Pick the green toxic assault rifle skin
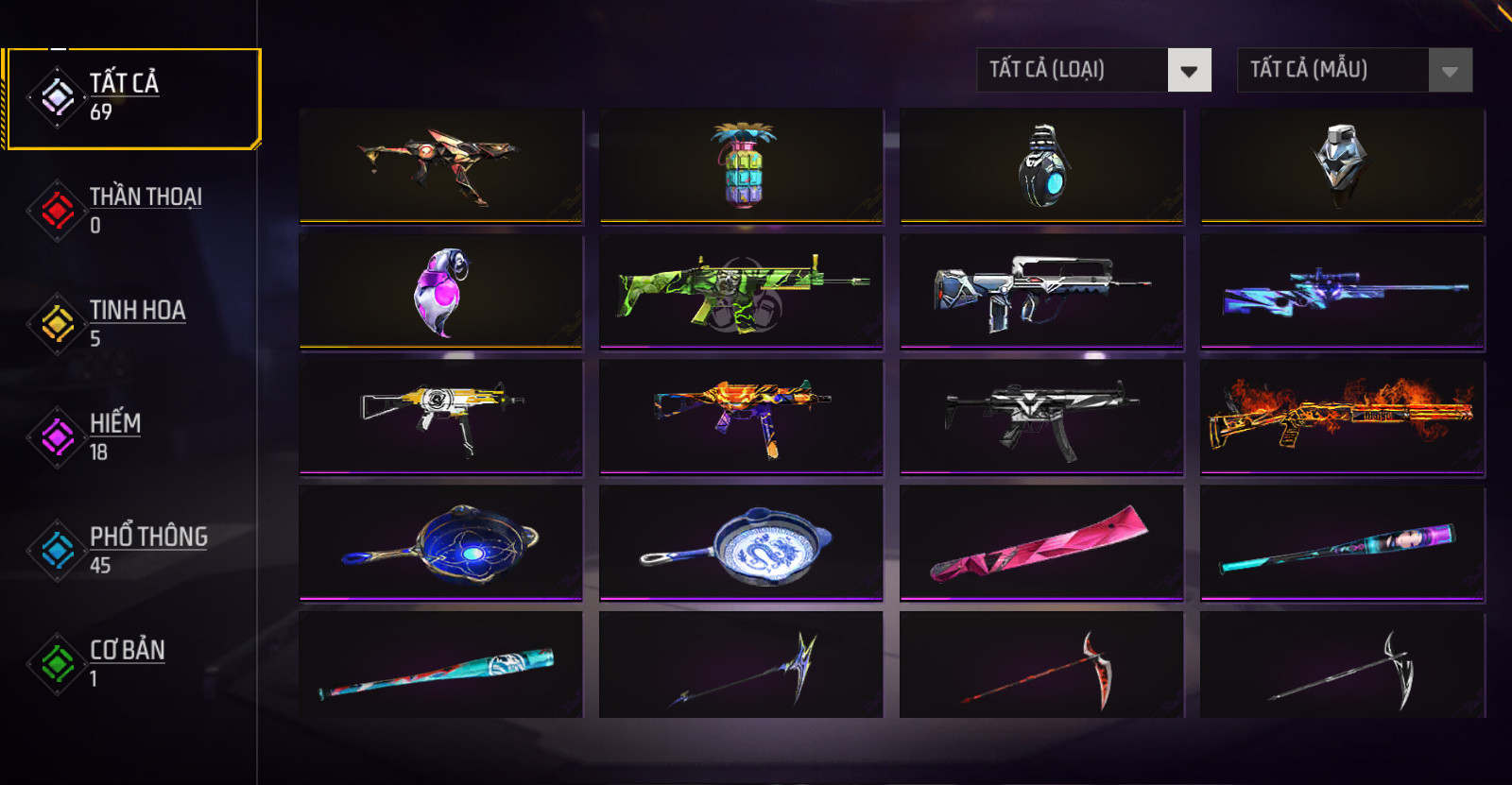The width and height of the screenshot is (1512, 785). (742, 291)
